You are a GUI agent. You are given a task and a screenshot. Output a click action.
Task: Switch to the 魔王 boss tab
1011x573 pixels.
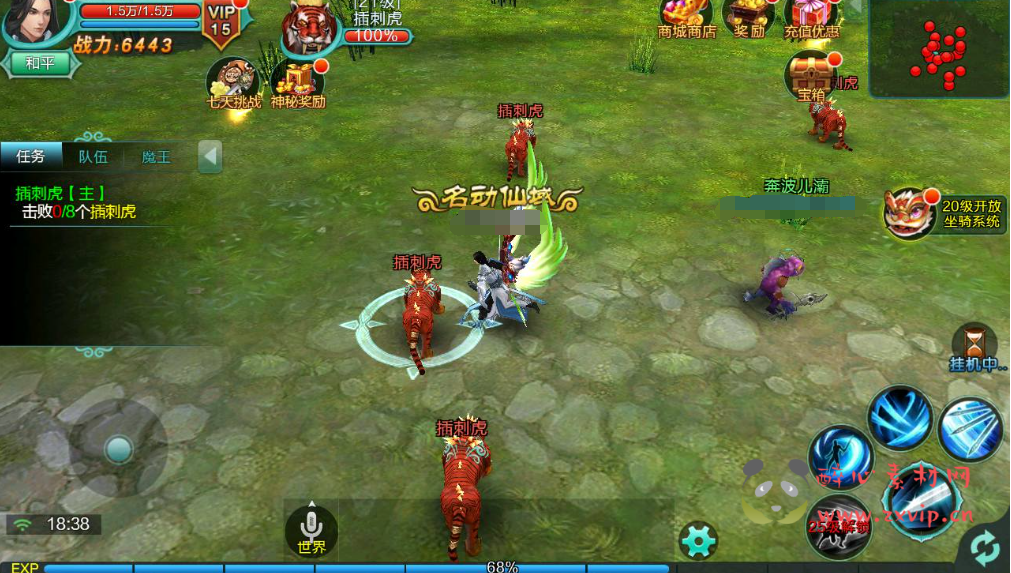[156, 156]
